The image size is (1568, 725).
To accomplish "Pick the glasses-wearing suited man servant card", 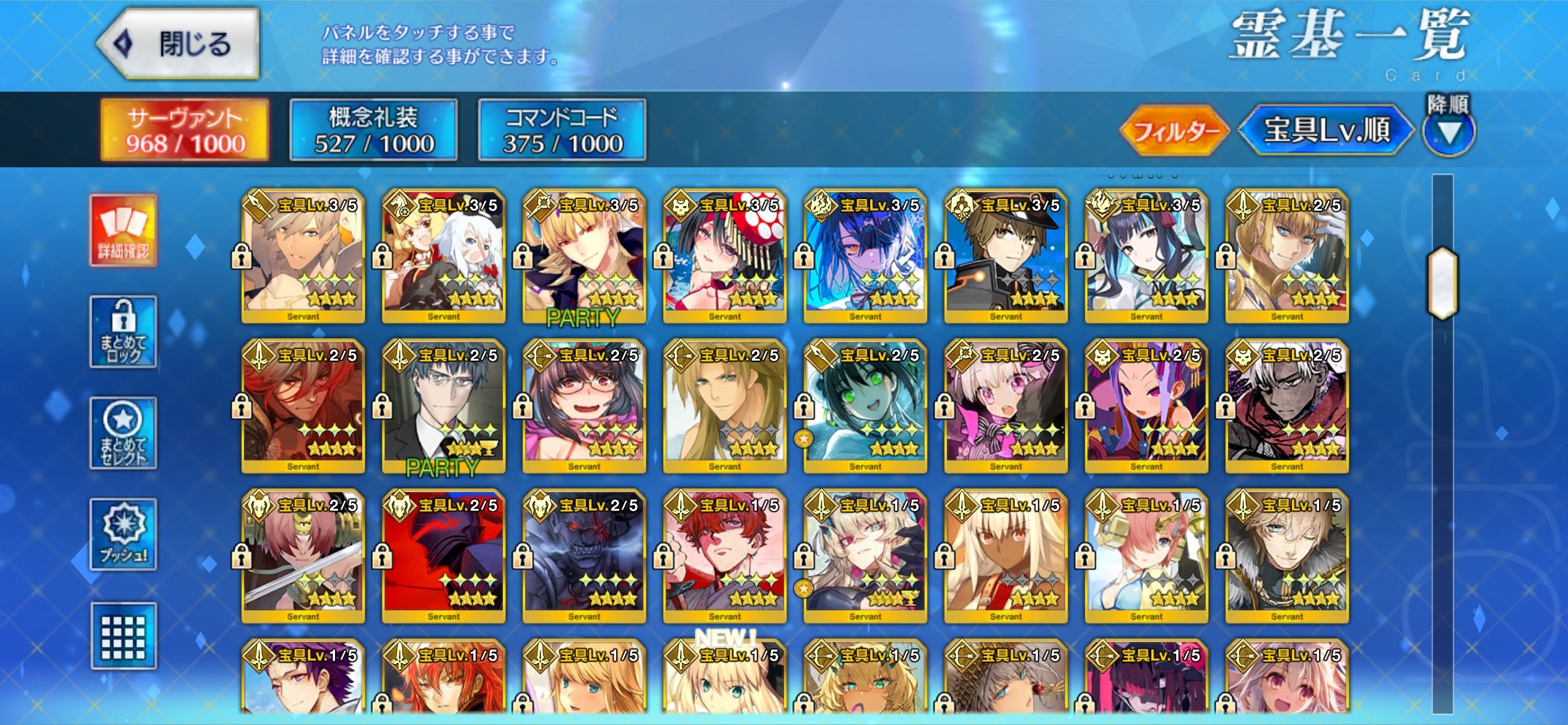I will click(443, 407).
